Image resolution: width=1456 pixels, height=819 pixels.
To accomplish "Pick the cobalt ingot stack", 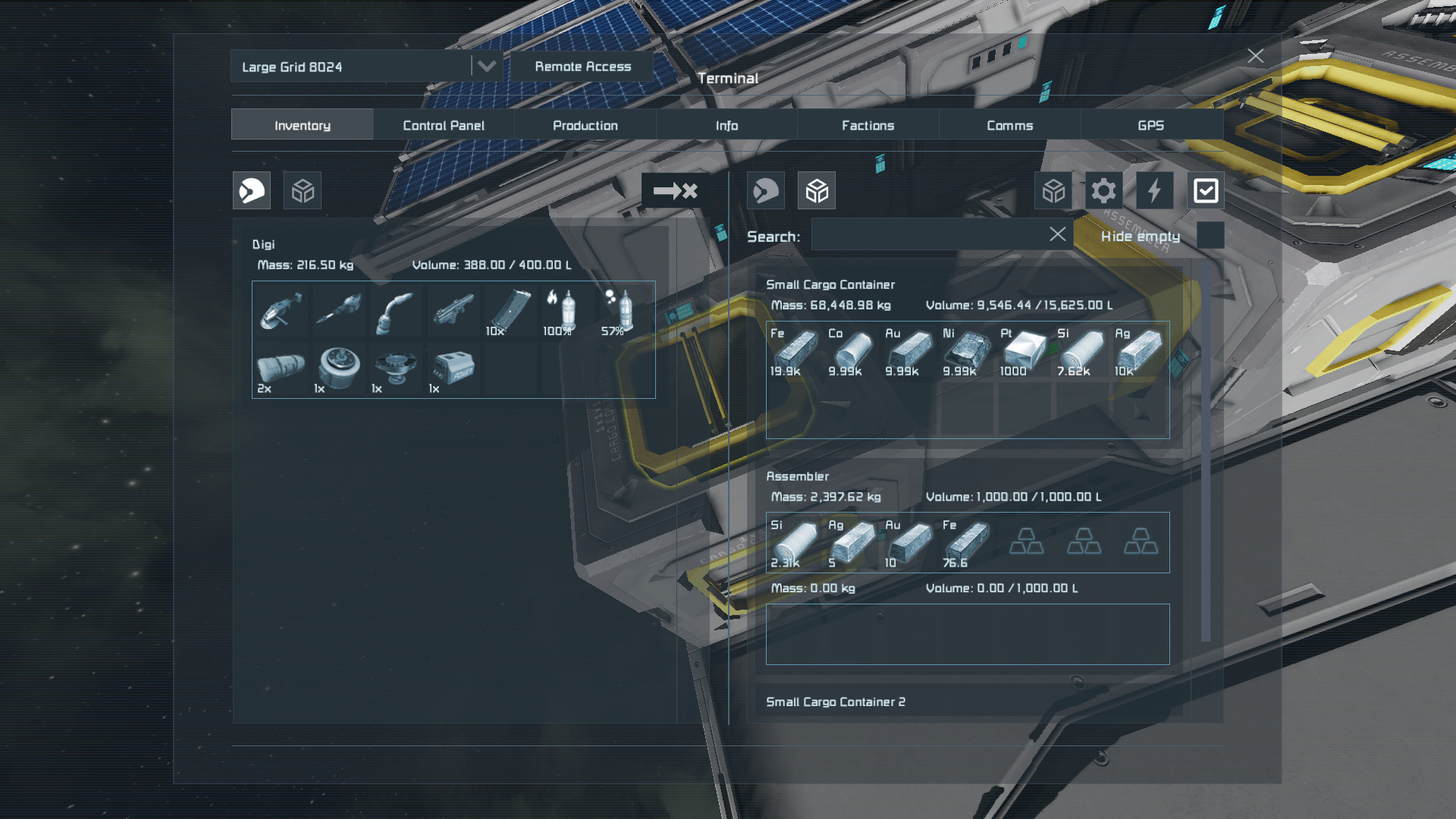I will tap(852, 352).
